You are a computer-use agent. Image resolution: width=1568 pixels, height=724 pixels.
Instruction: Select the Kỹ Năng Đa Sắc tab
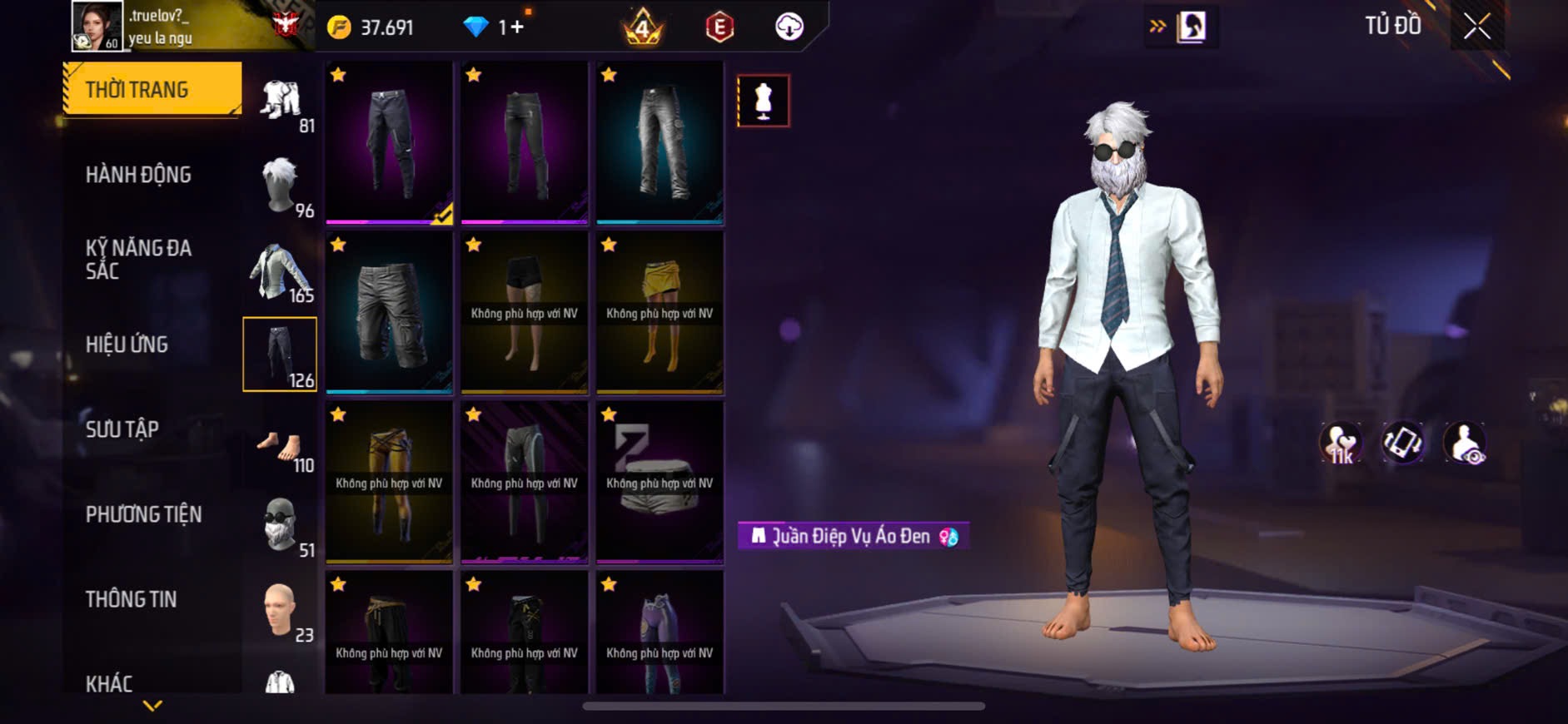pyautogui.click(x=138, y=259)
